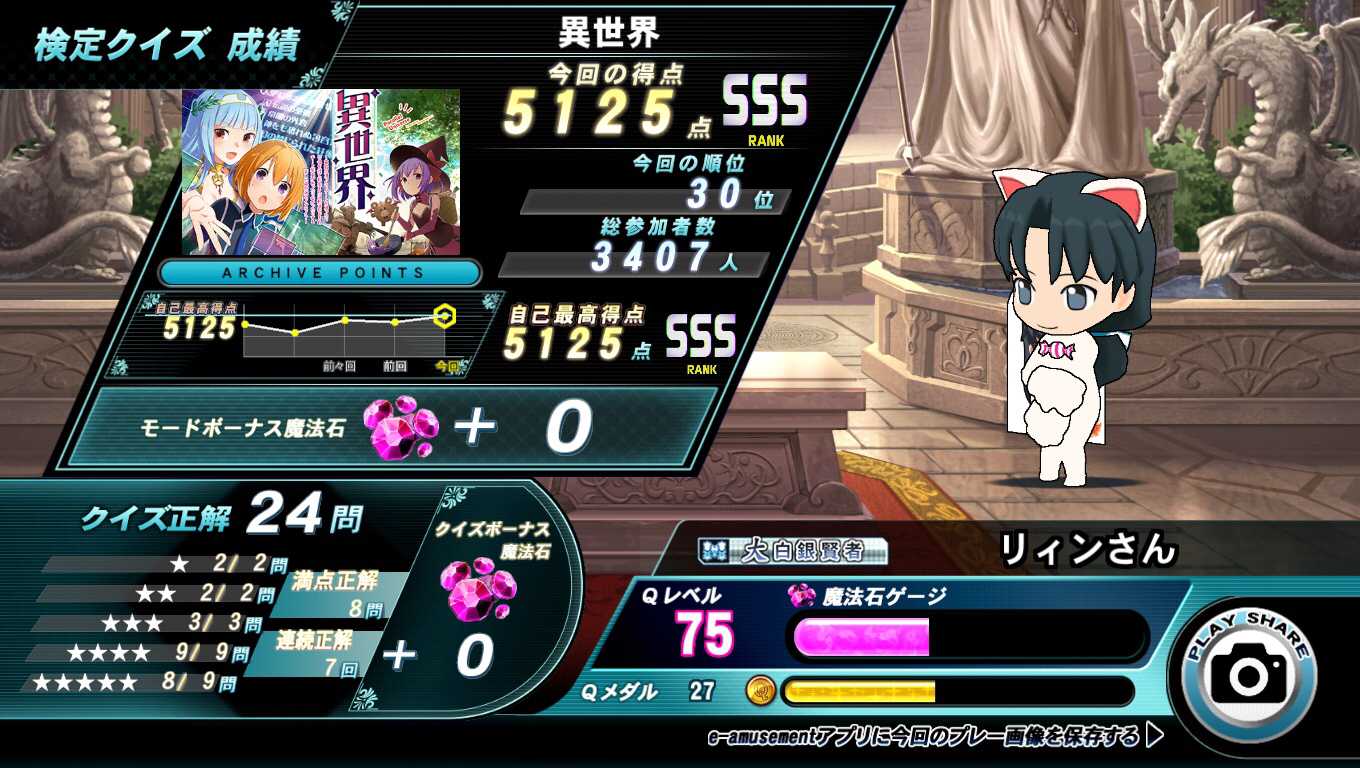The width and height of the screenshot is (1360, 768).
Task: Save play image to e-amusement app
Action: tap(934, 737)
